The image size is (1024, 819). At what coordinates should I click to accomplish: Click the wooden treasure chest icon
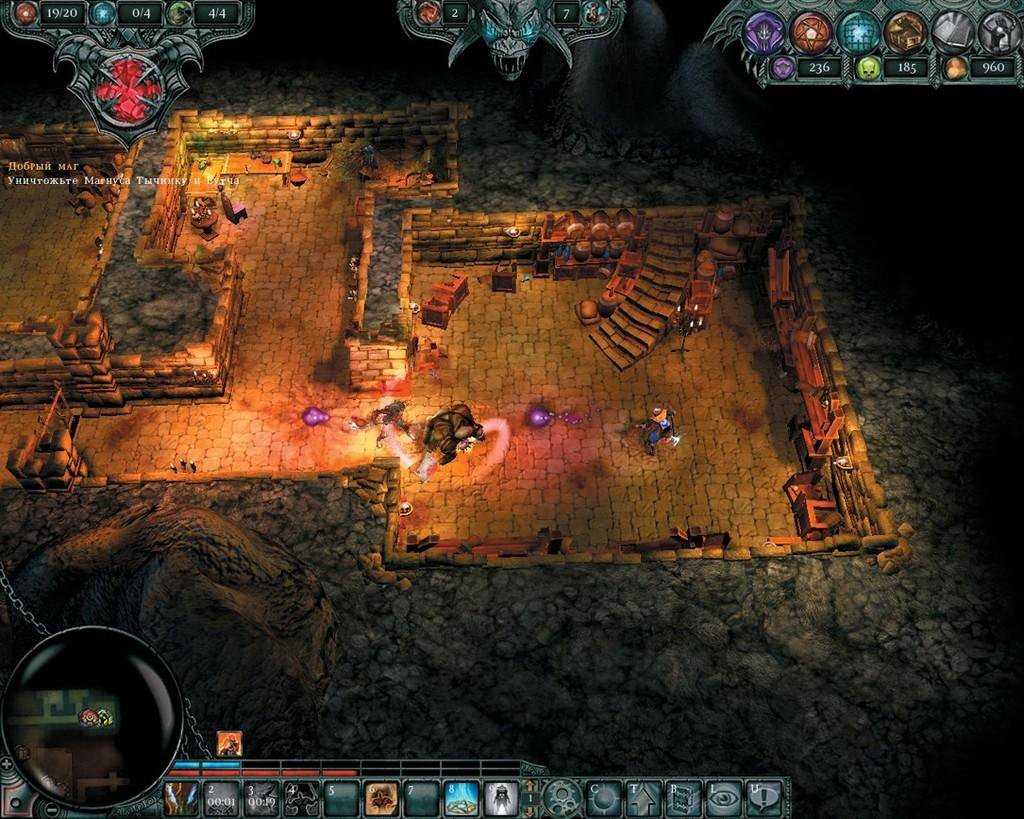pos(905,32)
